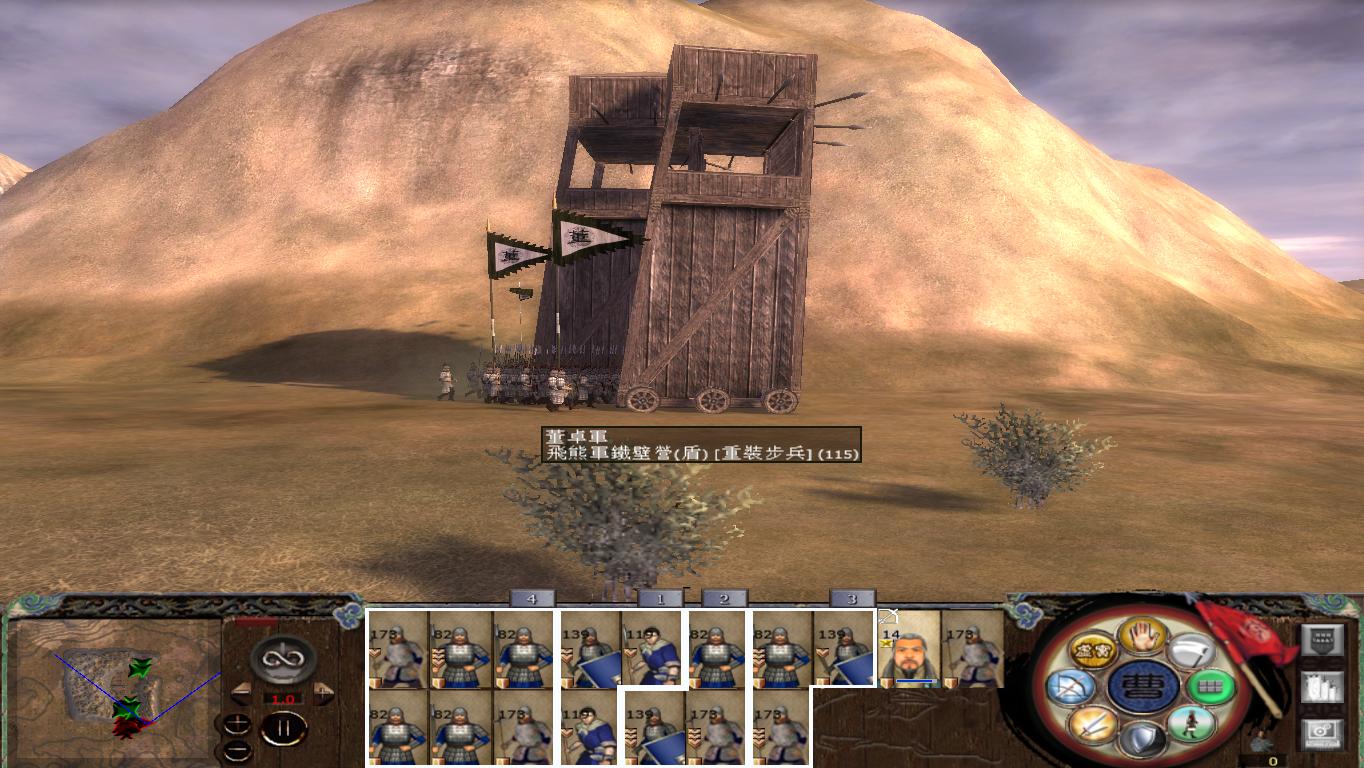1364x768 pixels.
Task: Select the general's unit card with portrait
Action: click(910, 648)
